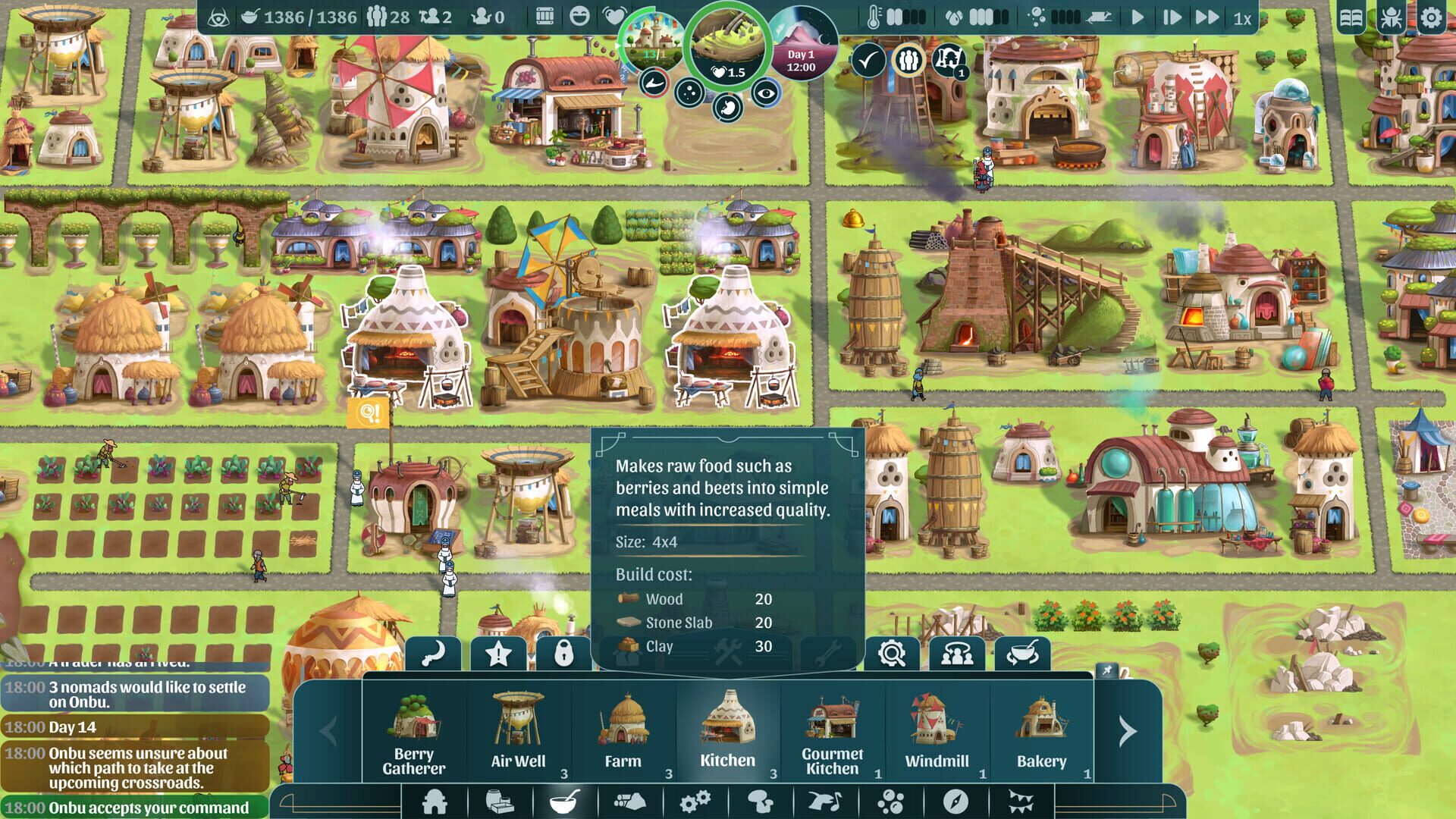This screenshot has width=1456, height=819.
Task: Toggle the heart health overlay
Action: (x=614, y=17)
